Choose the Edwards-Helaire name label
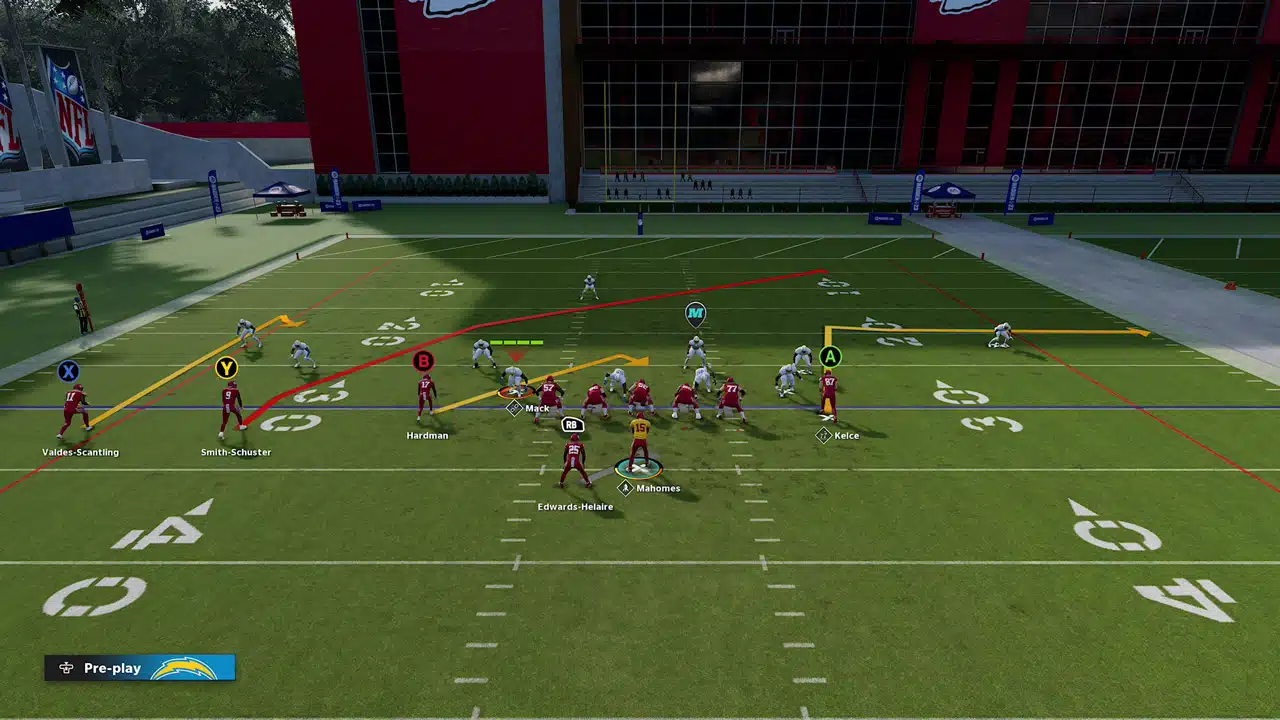This screenshot has width=1280, height=720. pyautogui.click(x=575, y=507)
